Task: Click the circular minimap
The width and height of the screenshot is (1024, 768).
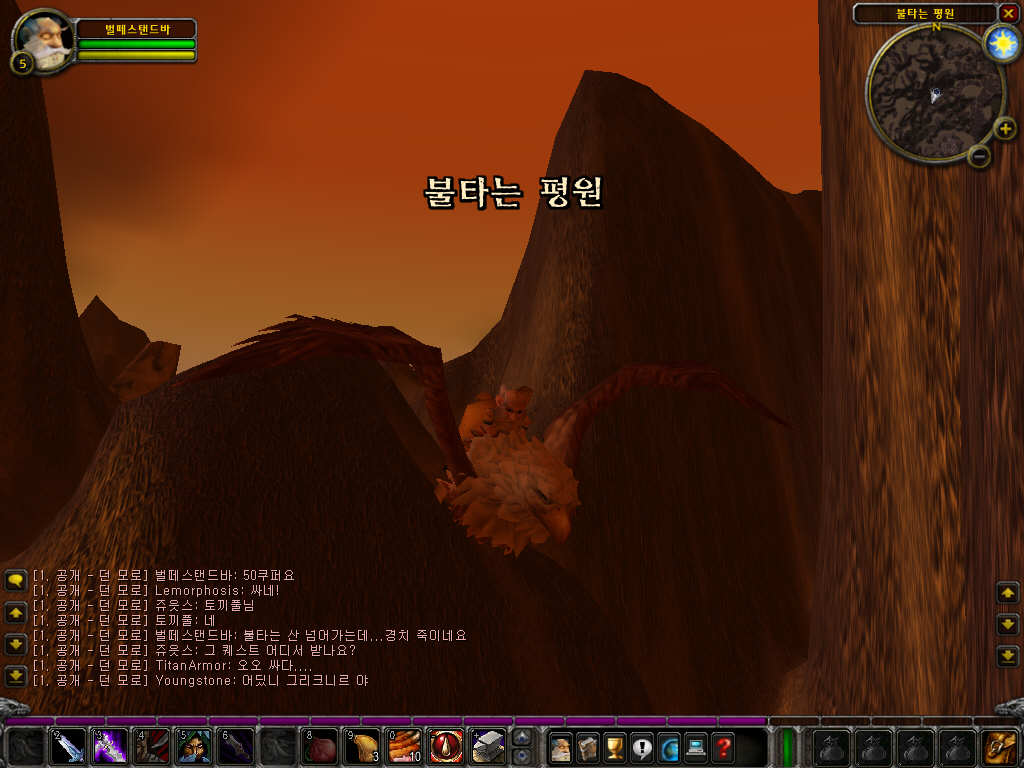Action: 934,94
